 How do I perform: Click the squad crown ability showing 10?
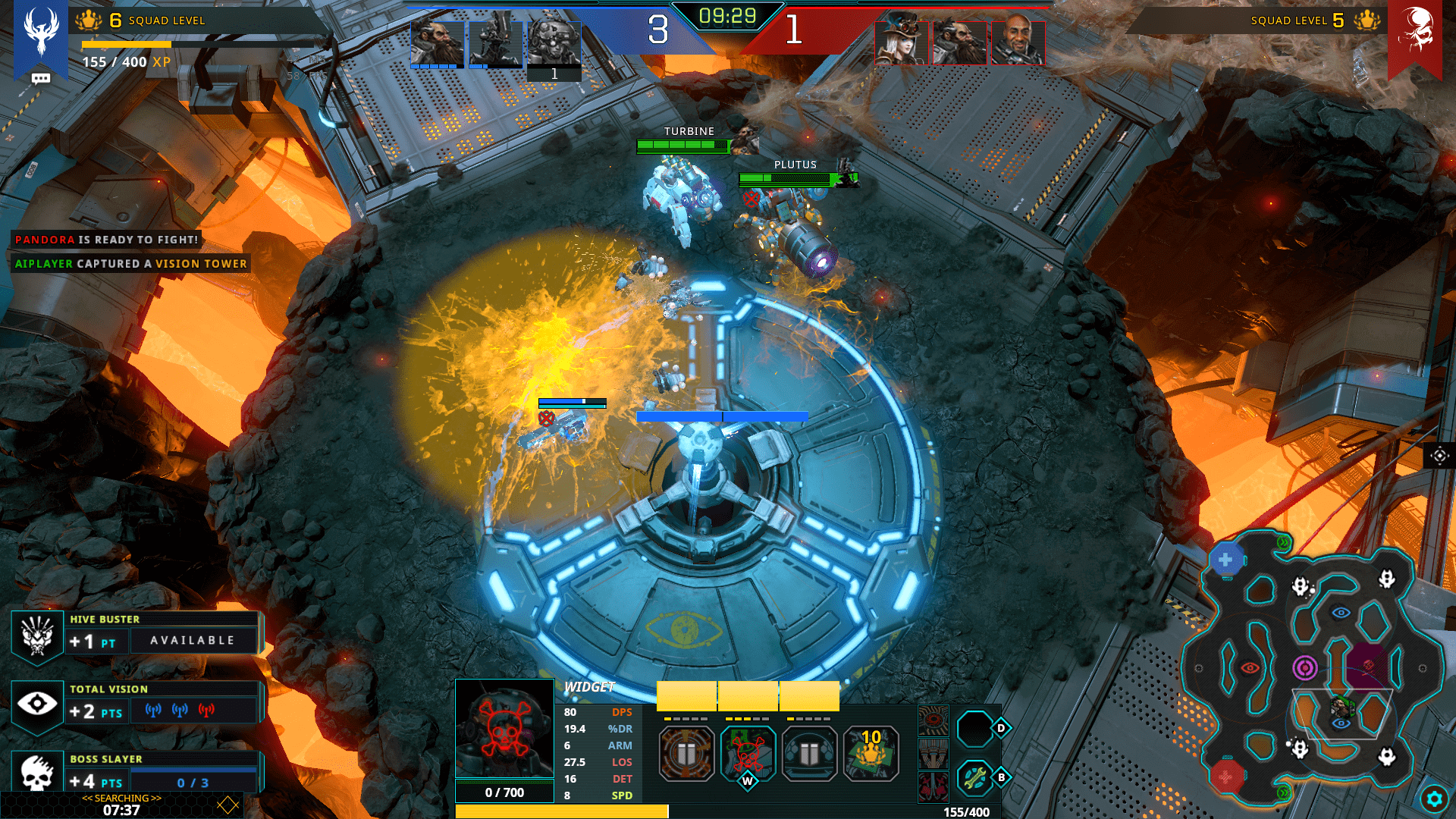[871, 753]
